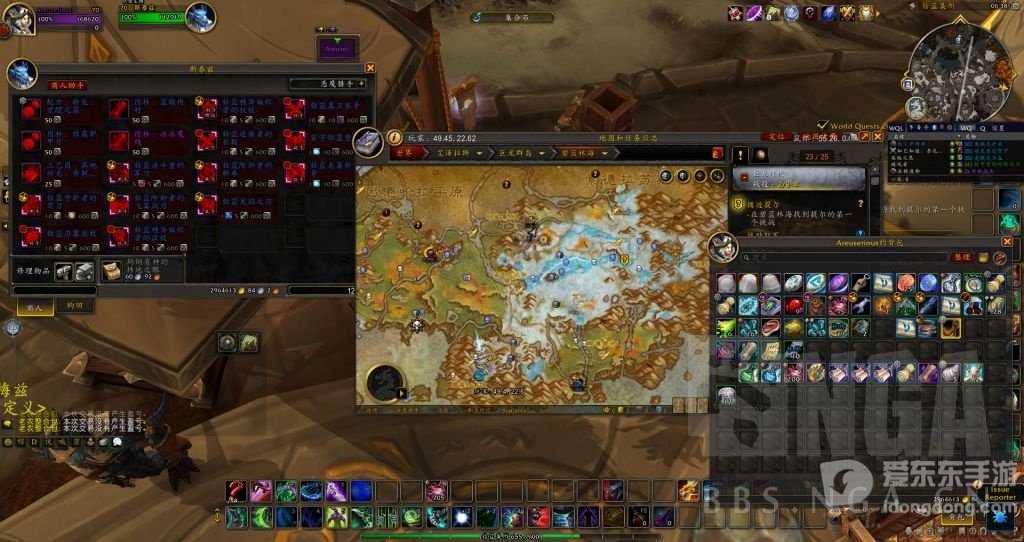
Task: Switch to the 购回 buyback tab
Action: point(75,305)
